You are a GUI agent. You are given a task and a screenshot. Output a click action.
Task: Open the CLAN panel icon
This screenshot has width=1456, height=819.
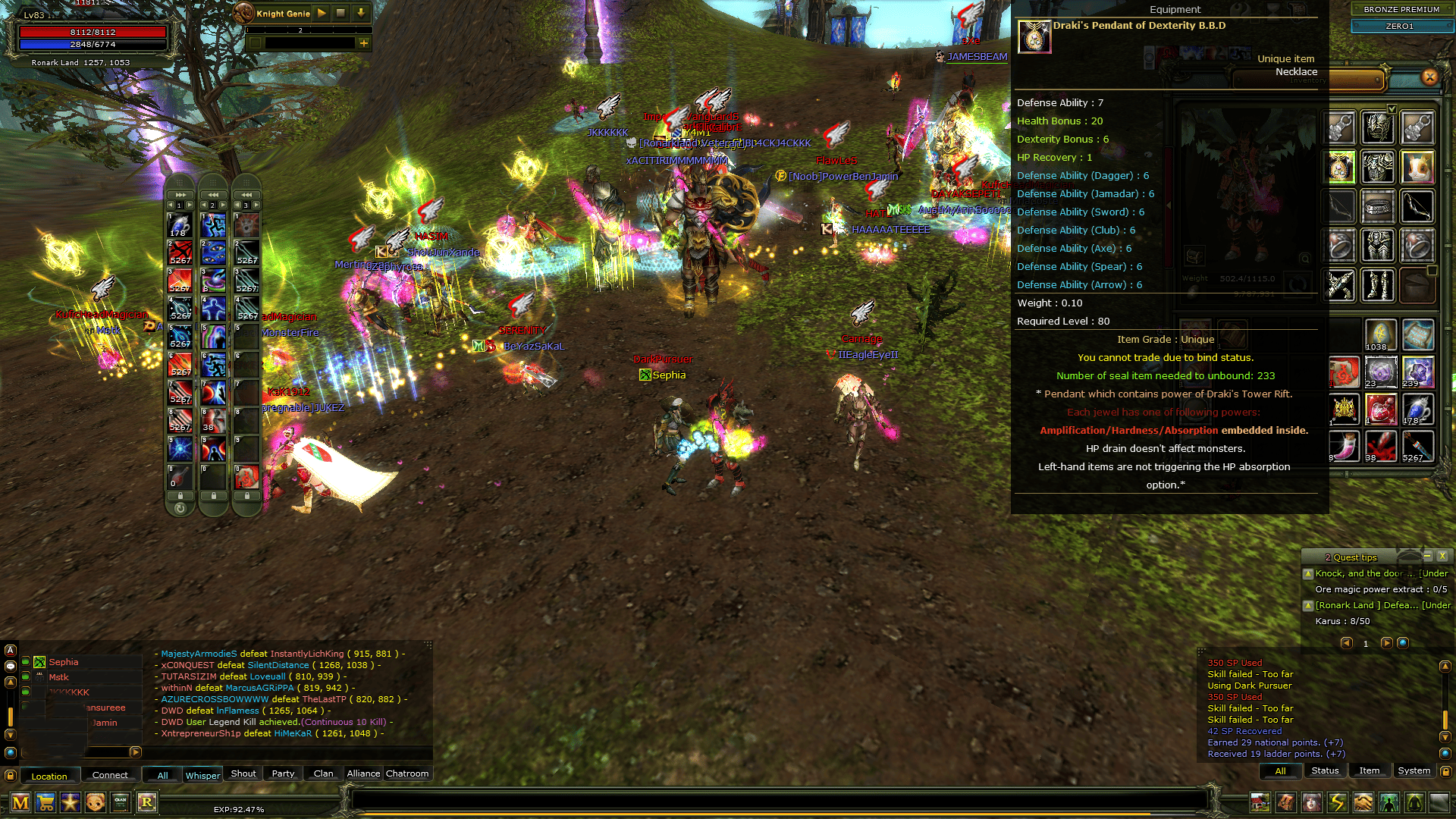[120, 802]
